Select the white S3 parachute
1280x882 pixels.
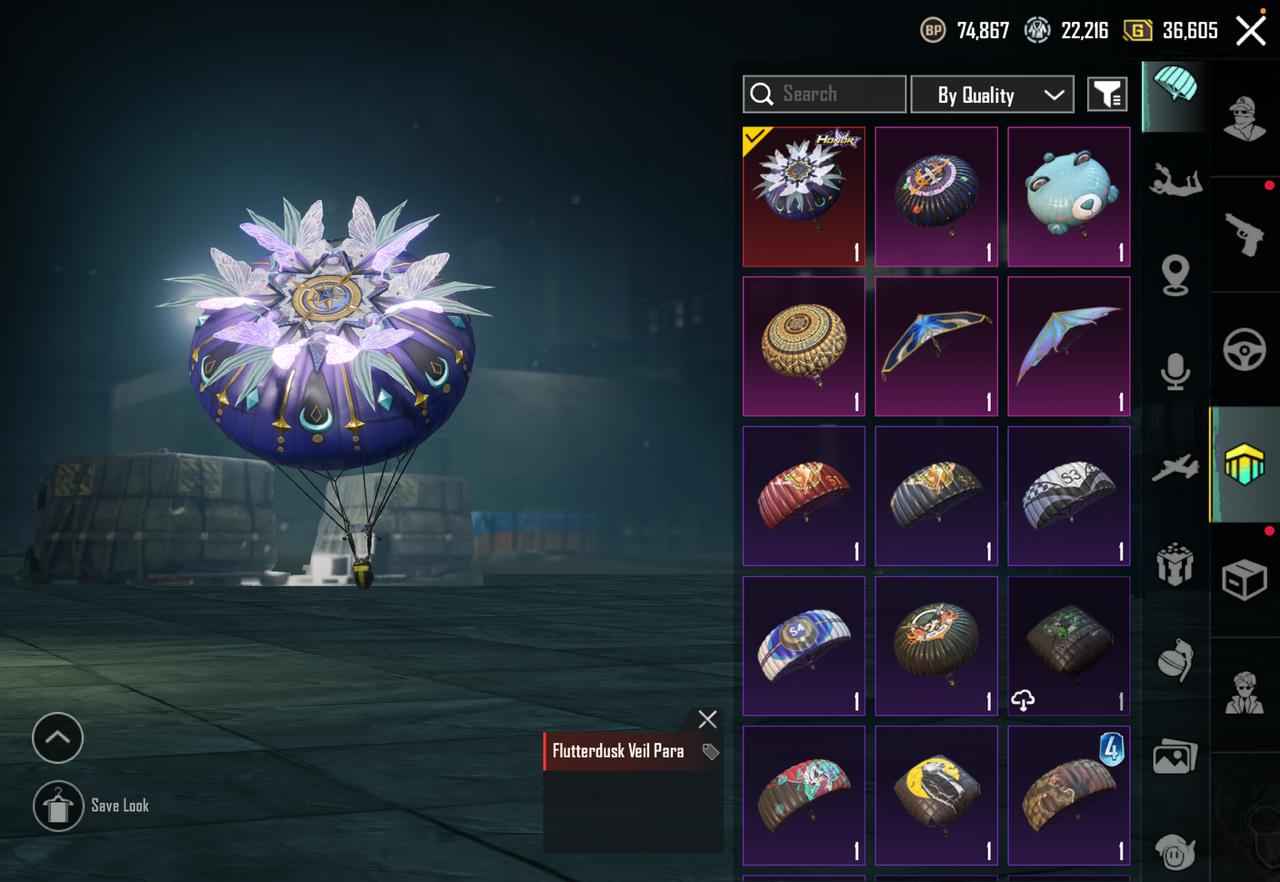[1068, 496]
